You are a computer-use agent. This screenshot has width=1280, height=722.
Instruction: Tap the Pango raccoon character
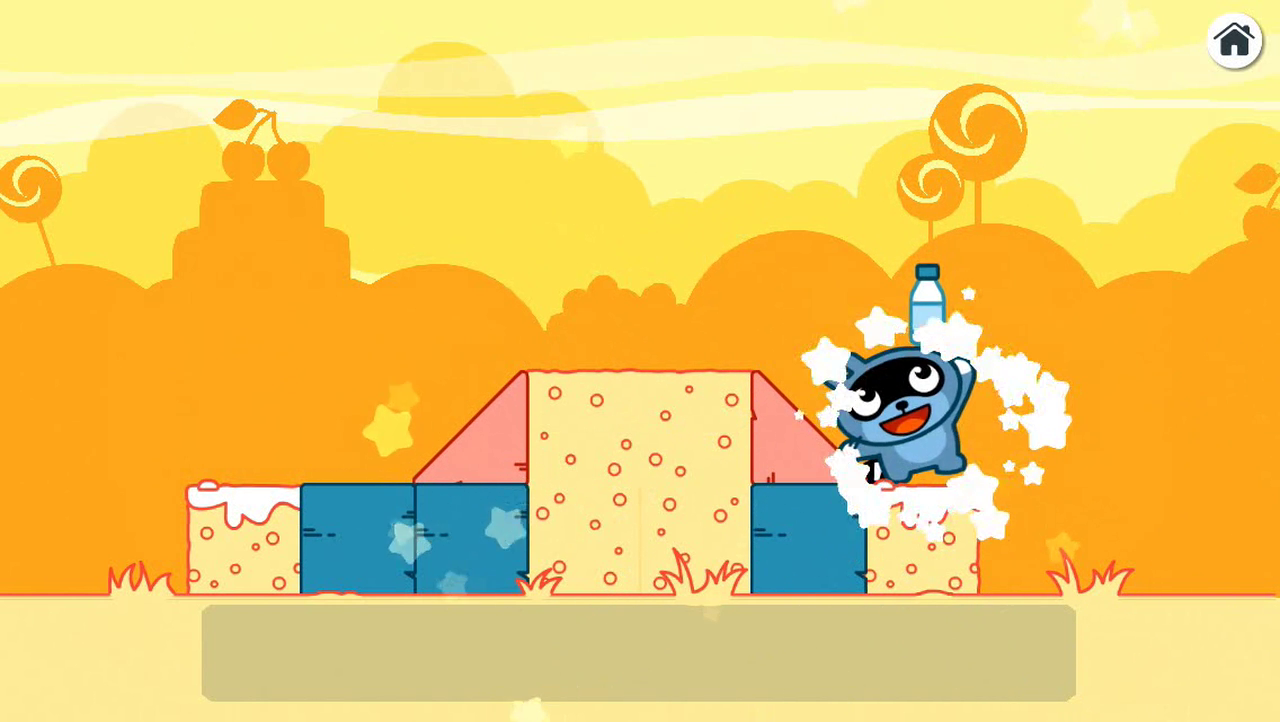[900, 420]
